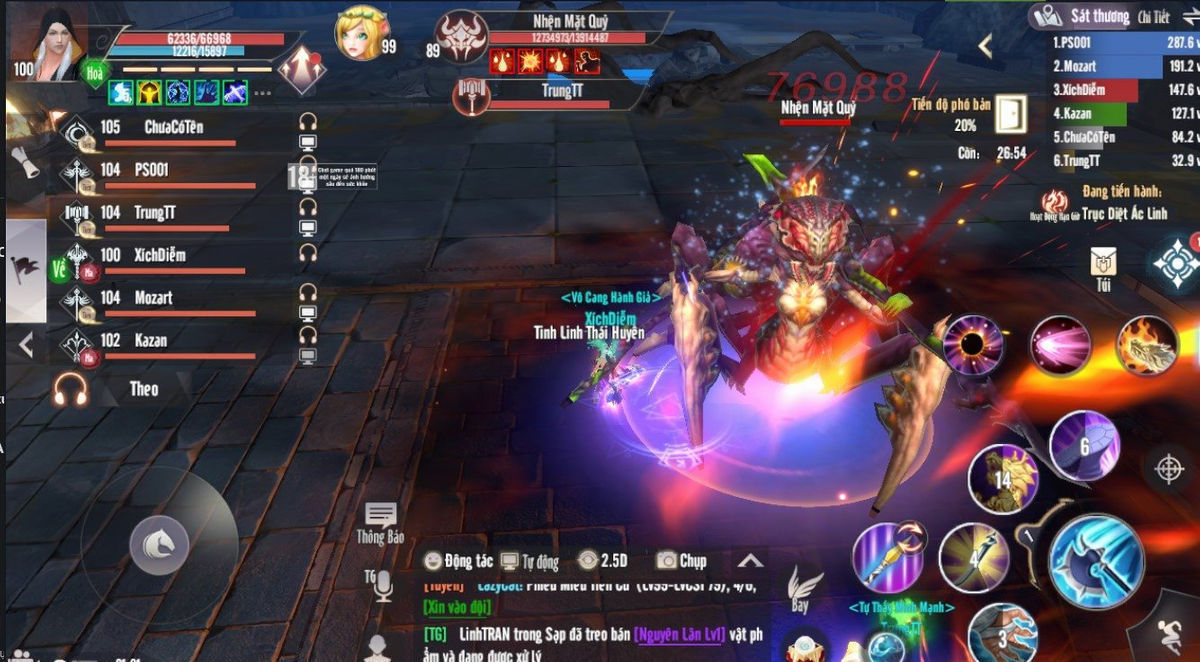The image size is (1200, 662).
Task: Use the black hole skill
Action: coord(973,346)
